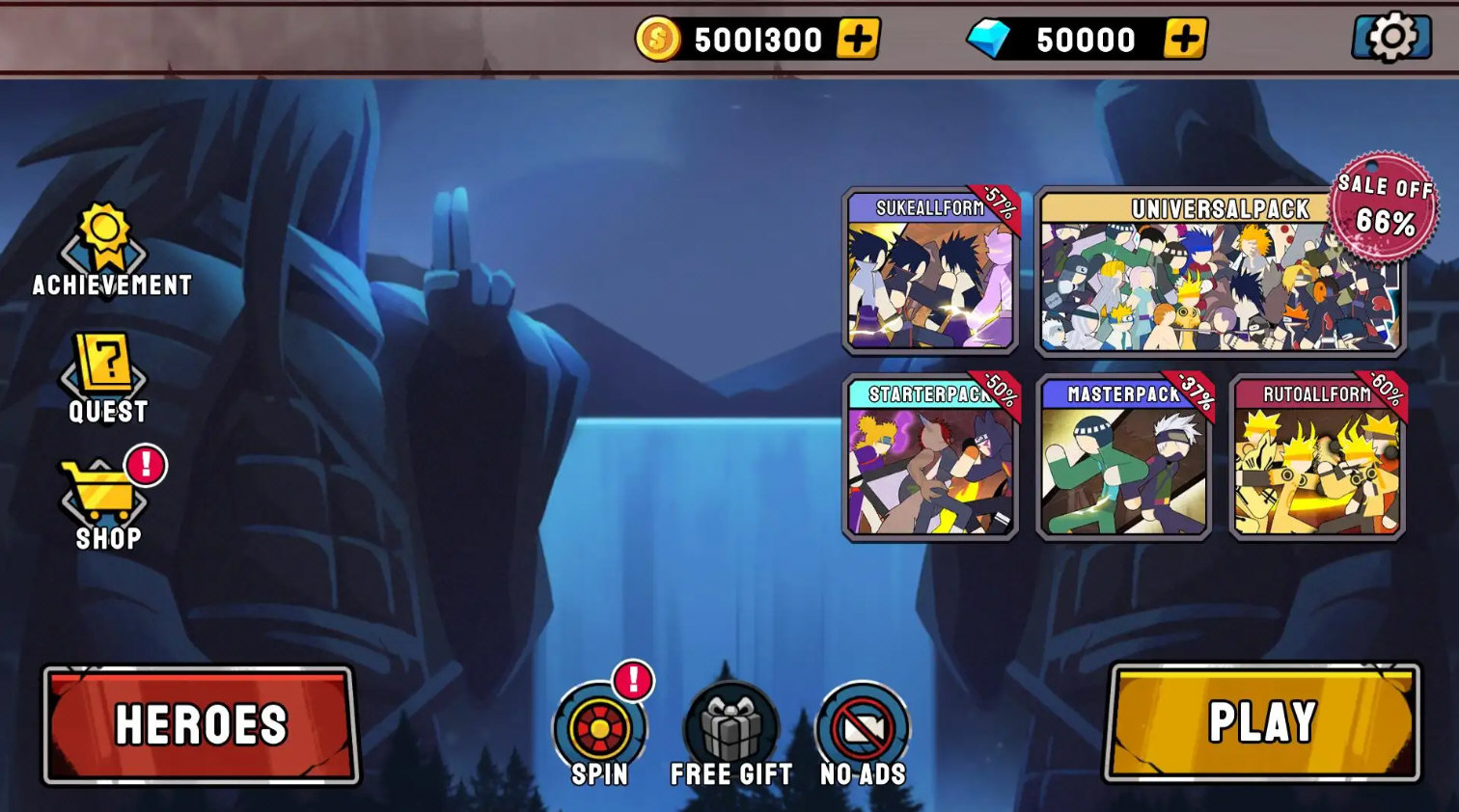Show the Quest list

click(107, 378)
